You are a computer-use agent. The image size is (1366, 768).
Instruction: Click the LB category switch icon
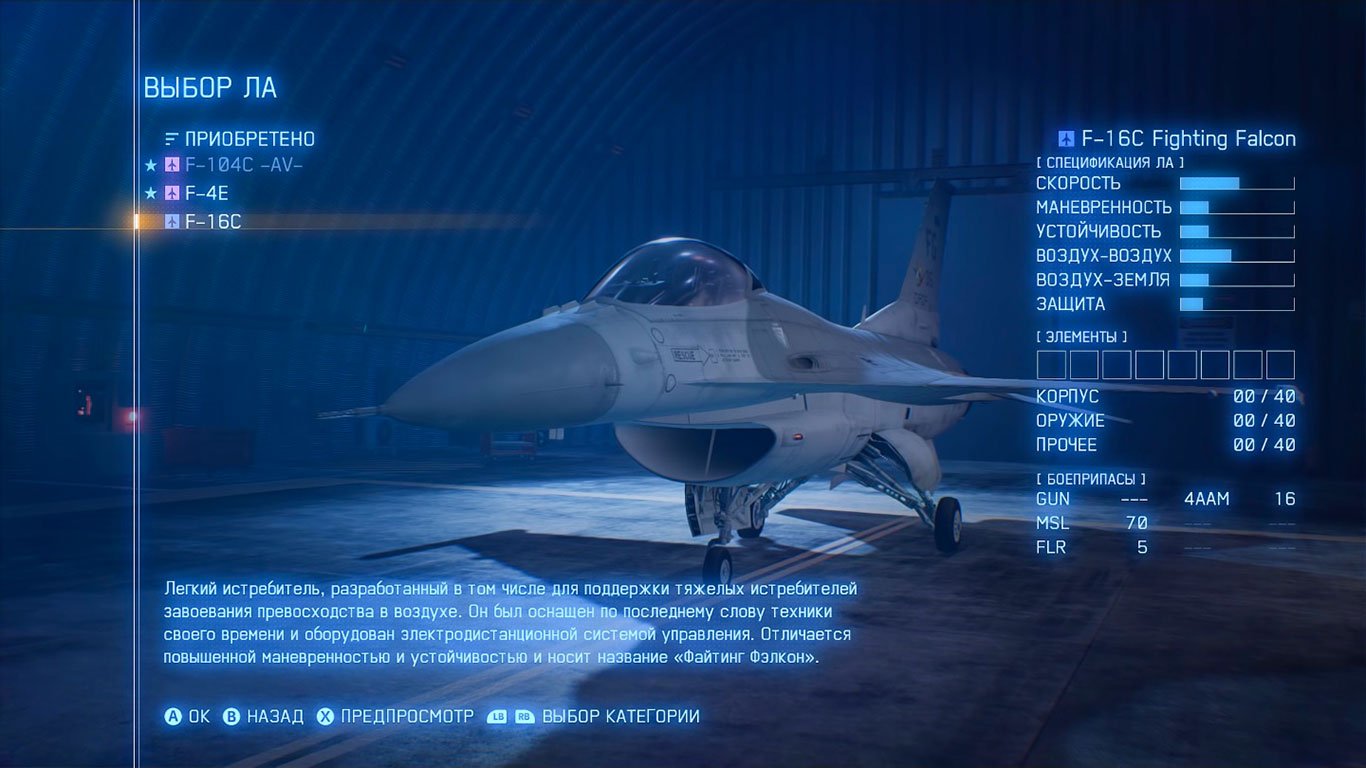pyautogui.click(x=499, y=716)
